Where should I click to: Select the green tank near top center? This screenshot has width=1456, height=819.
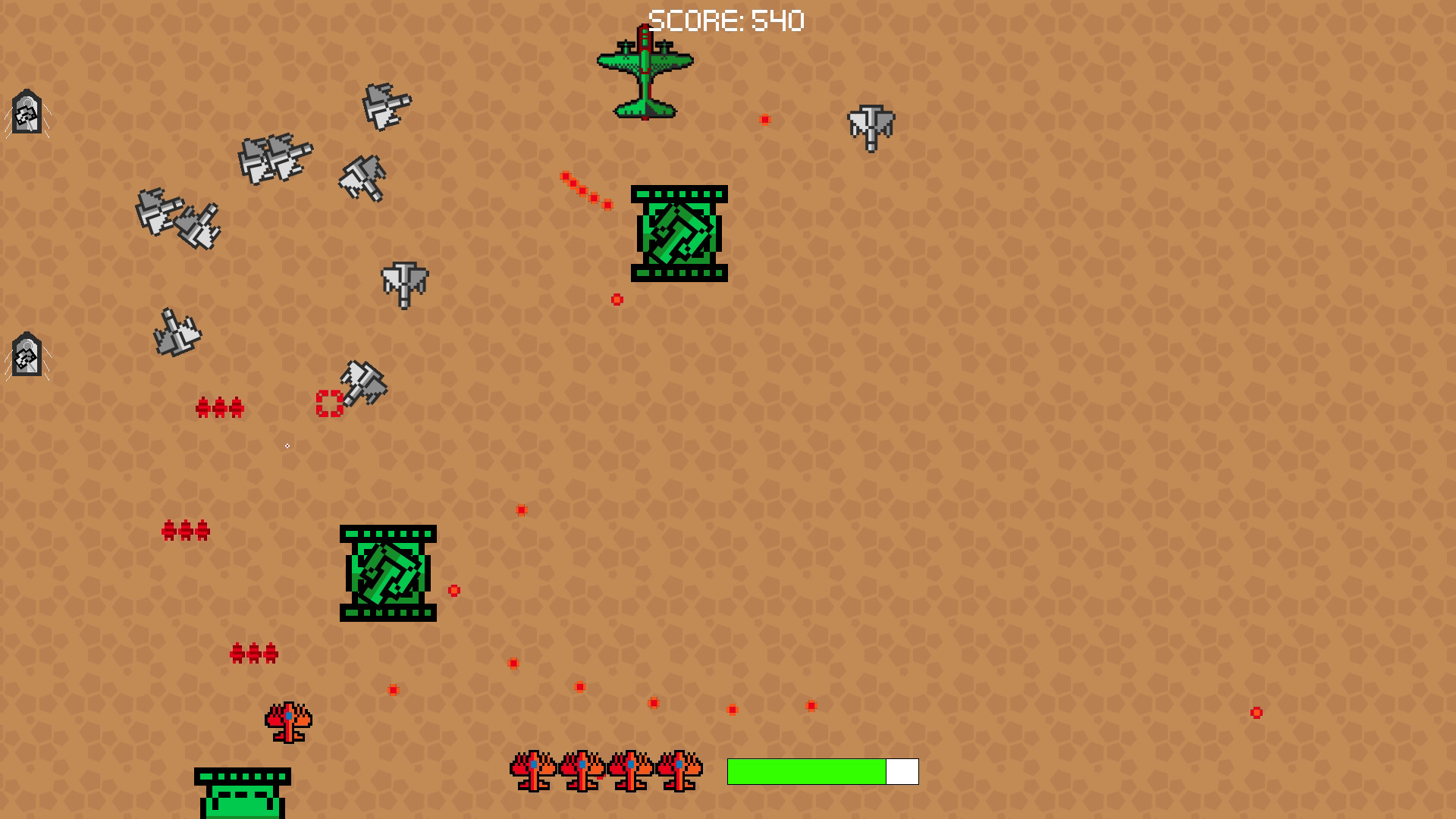coord(679,235)
